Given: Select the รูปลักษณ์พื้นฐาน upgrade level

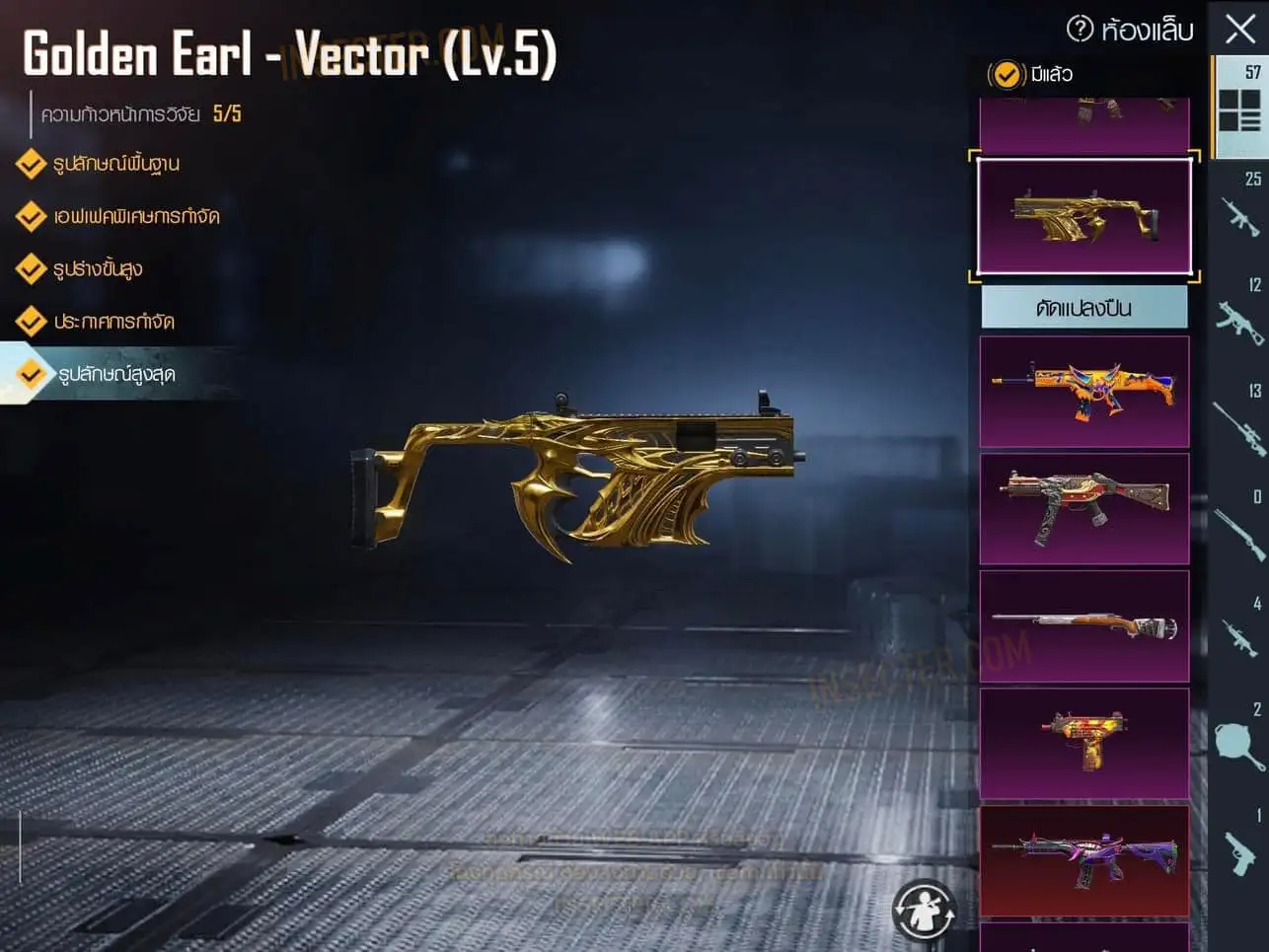Looking at the screenshot, I should click(x=115, y=164).
